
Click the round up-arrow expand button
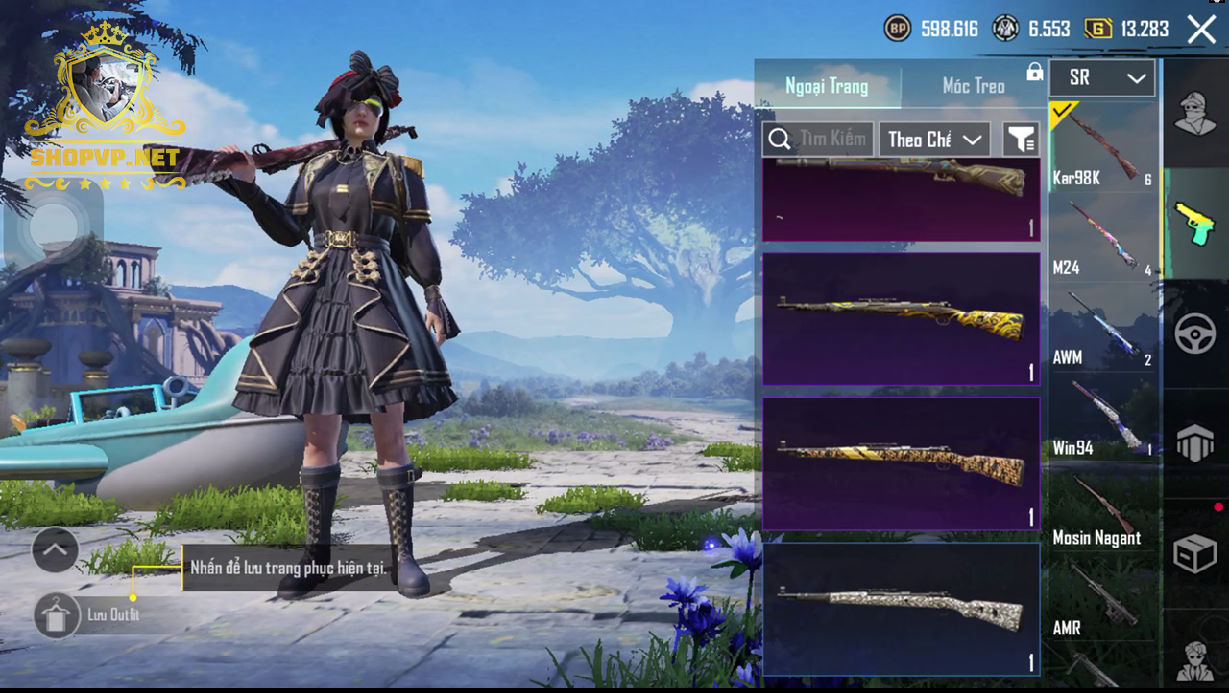[x=55, y=549]
